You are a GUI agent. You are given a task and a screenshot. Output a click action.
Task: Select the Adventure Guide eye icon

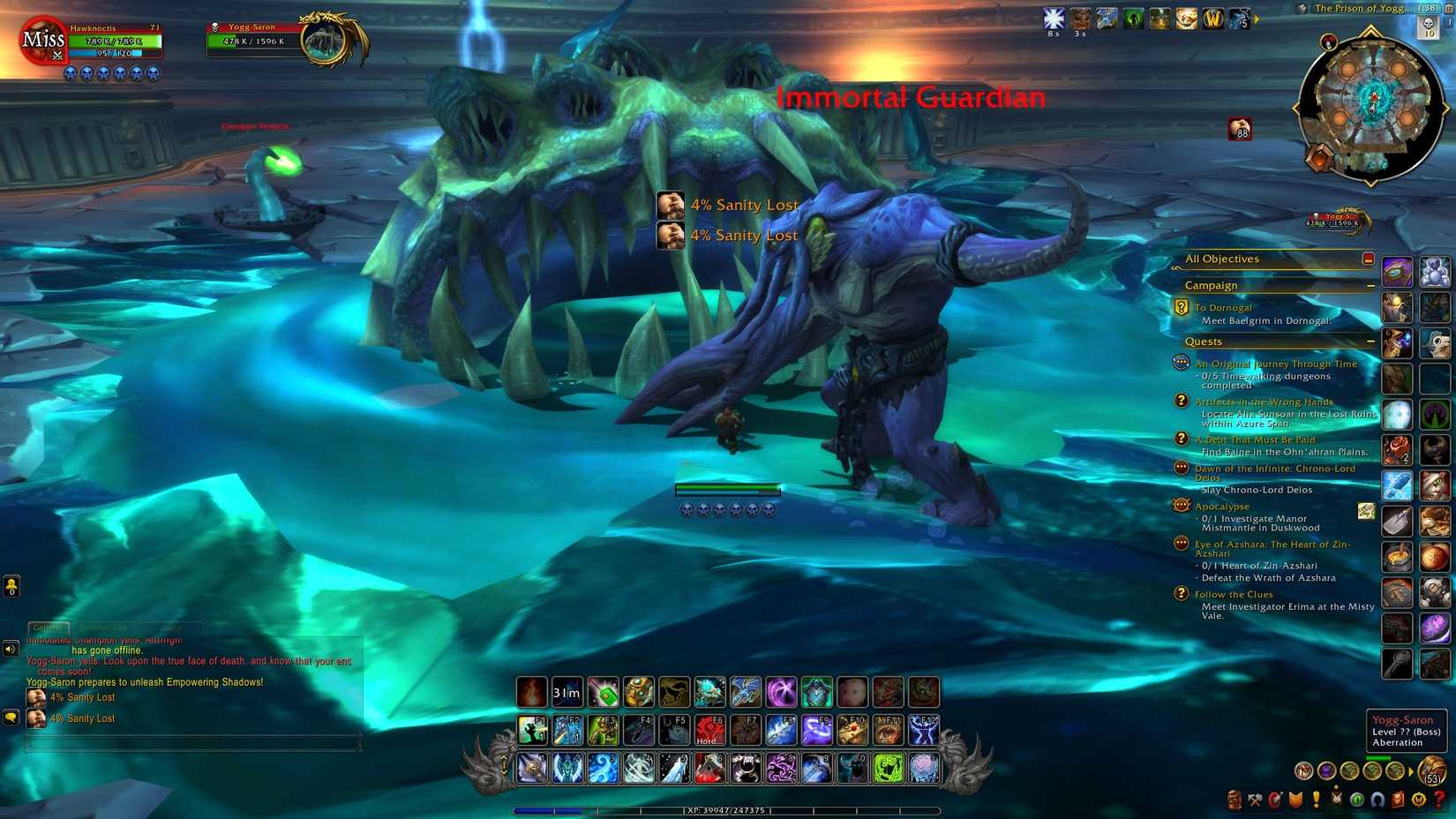pyautogui.click(x=1357, y=800)
